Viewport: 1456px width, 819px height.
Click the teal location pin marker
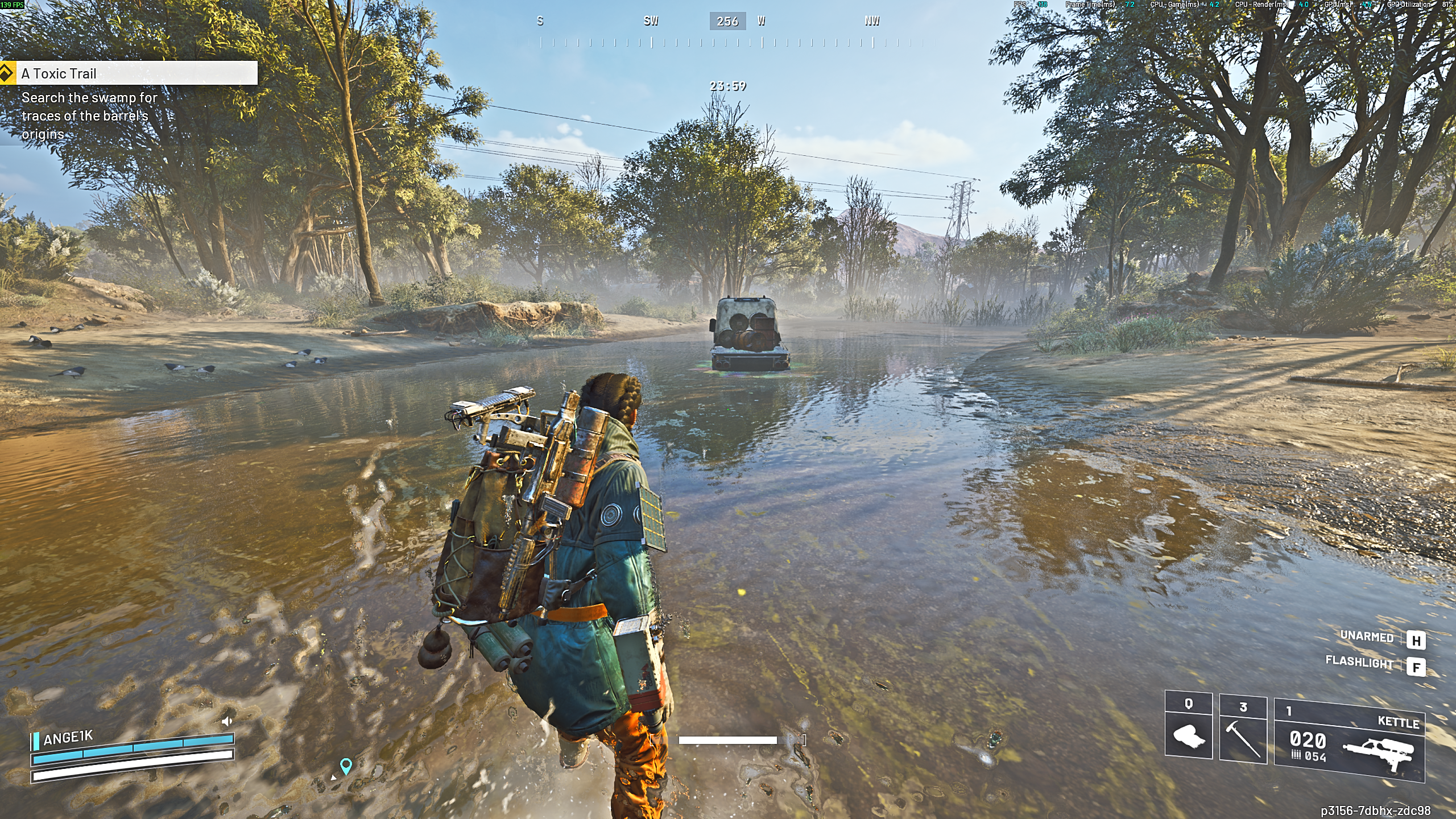click(346, 766)
